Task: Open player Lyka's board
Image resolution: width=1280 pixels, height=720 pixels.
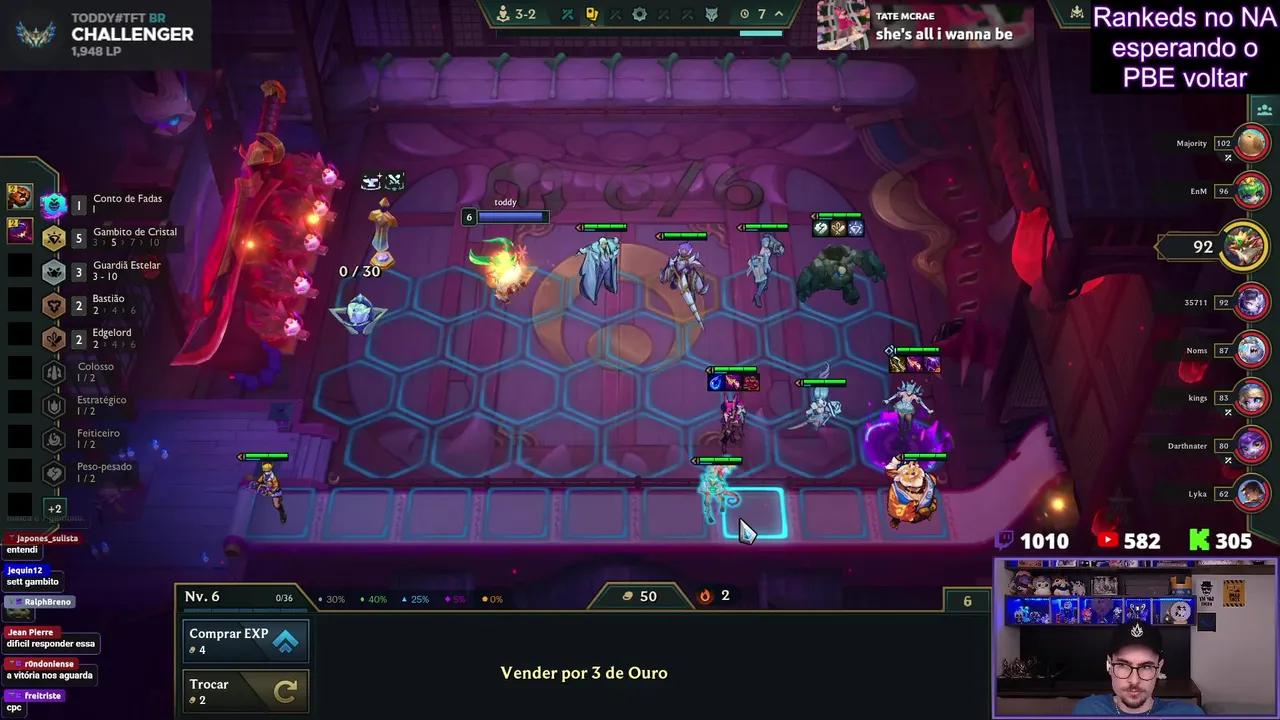Action: coord(1251,493)
